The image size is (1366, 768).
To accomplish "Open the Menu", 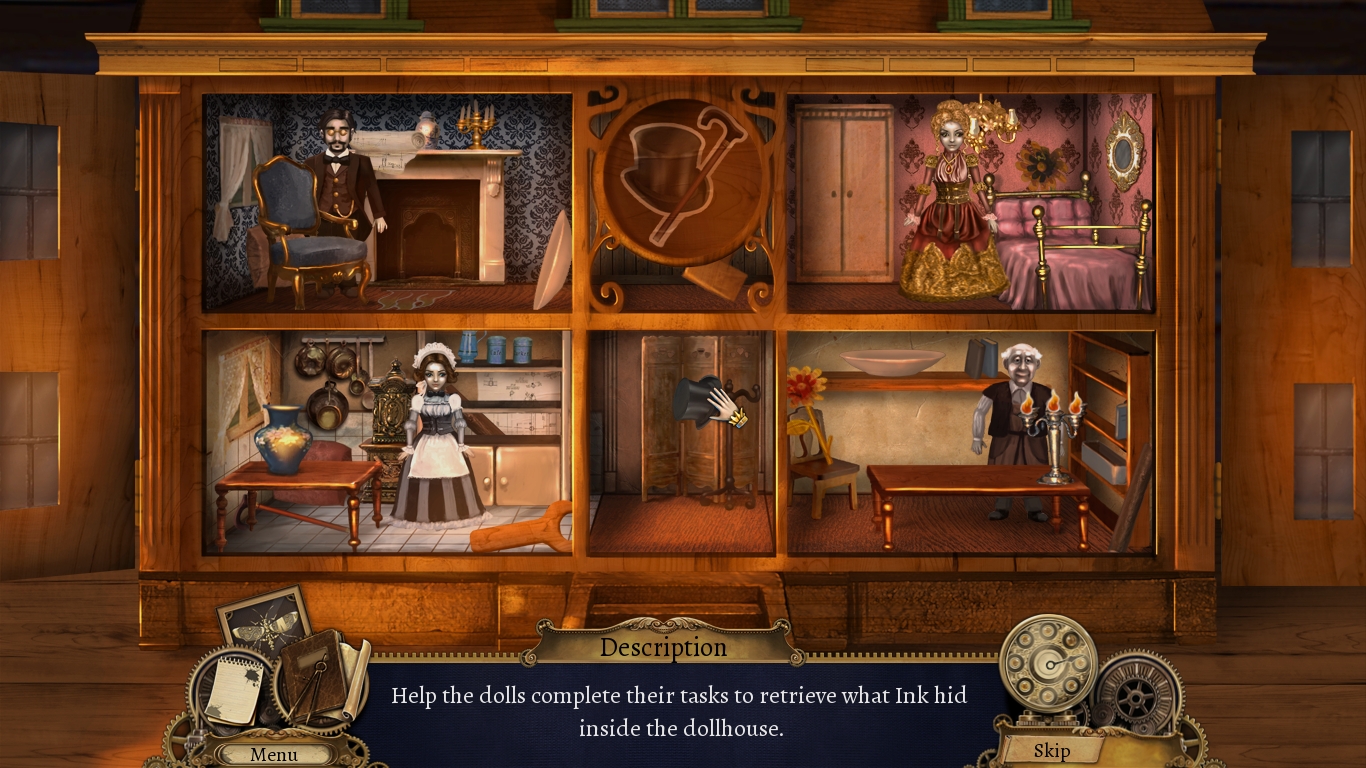I will pyautogui.click(x=273, y=755).
